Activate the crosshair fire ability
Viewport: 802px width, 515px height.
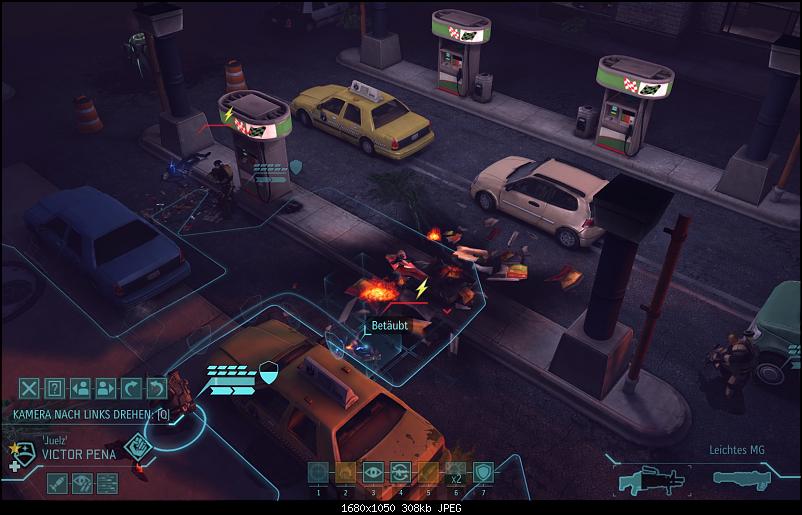pos(318,473)
